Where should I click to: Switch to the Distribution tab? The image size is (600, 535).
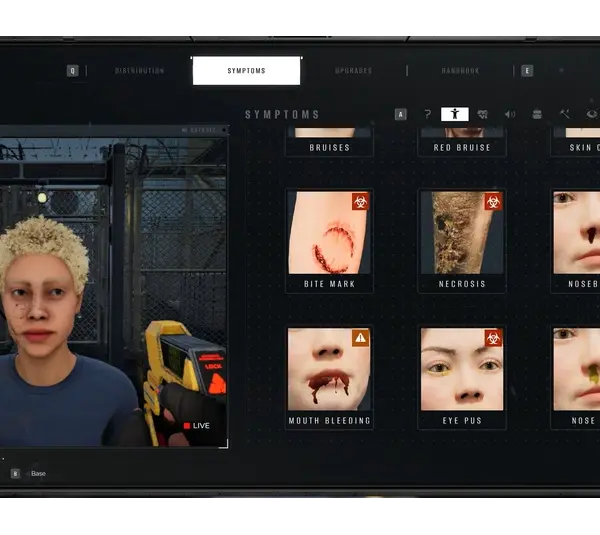[x=139, y=71]
